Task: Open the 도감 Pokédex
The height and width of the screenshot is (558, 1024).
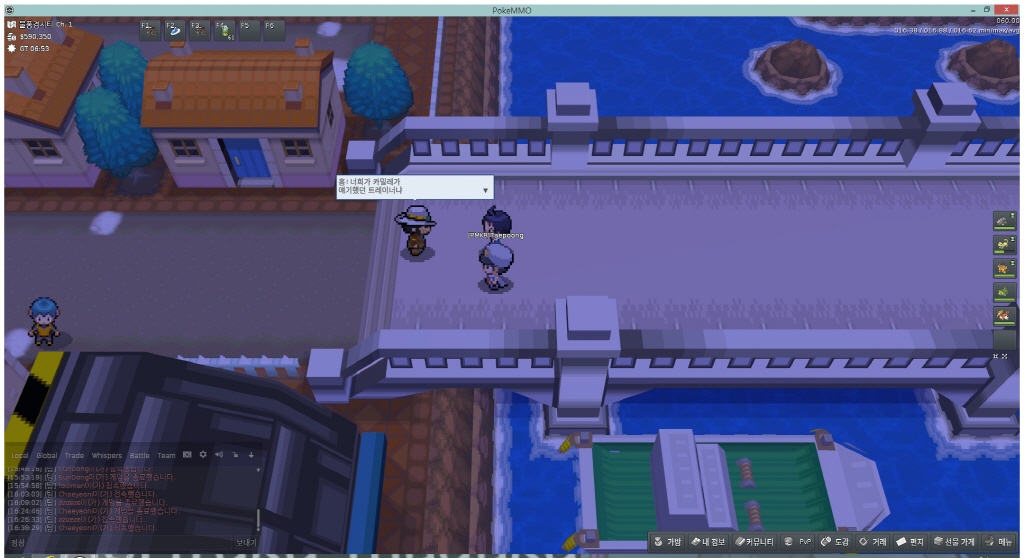Action: pyautogui.click(x=835, y=541)
